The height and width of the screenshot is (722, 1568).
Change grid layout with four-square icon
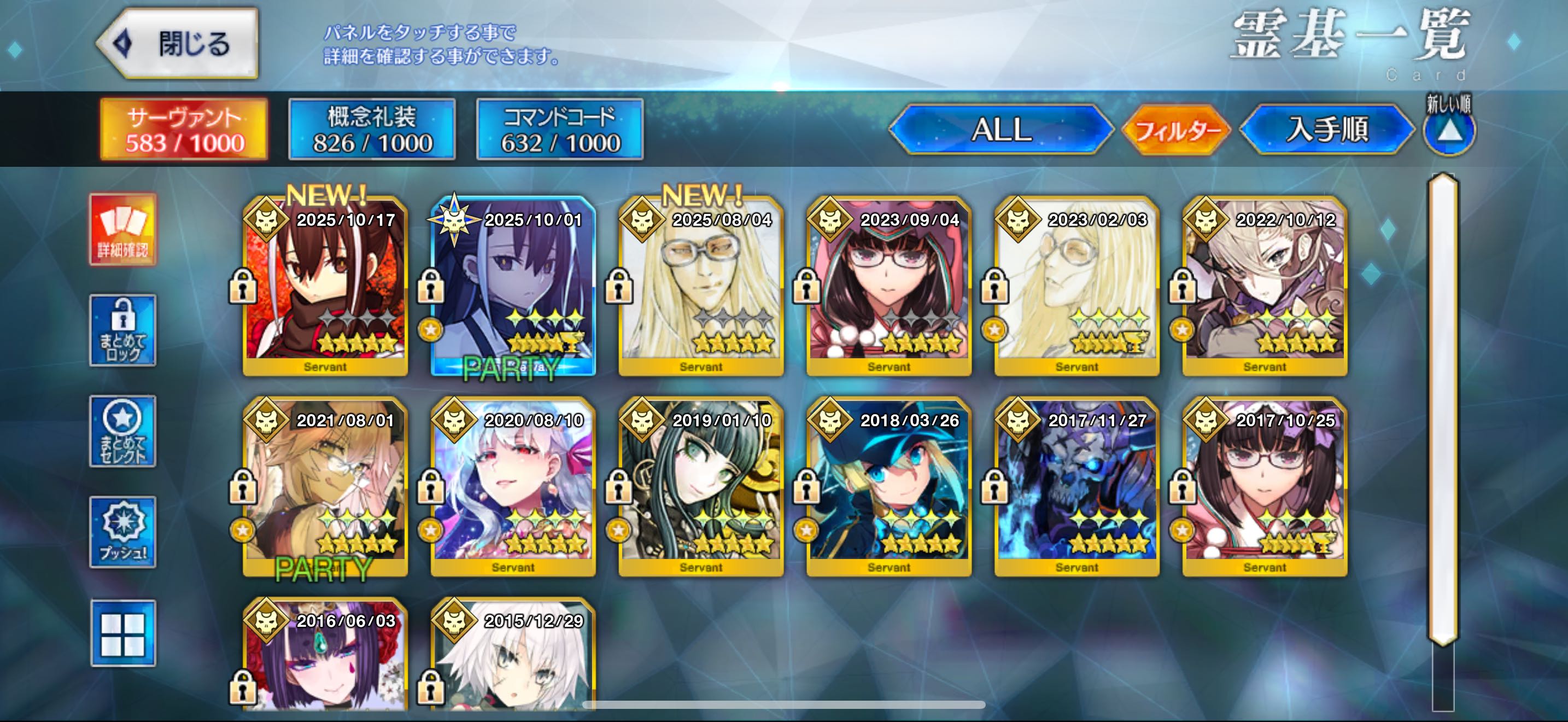tap(123, 634)
